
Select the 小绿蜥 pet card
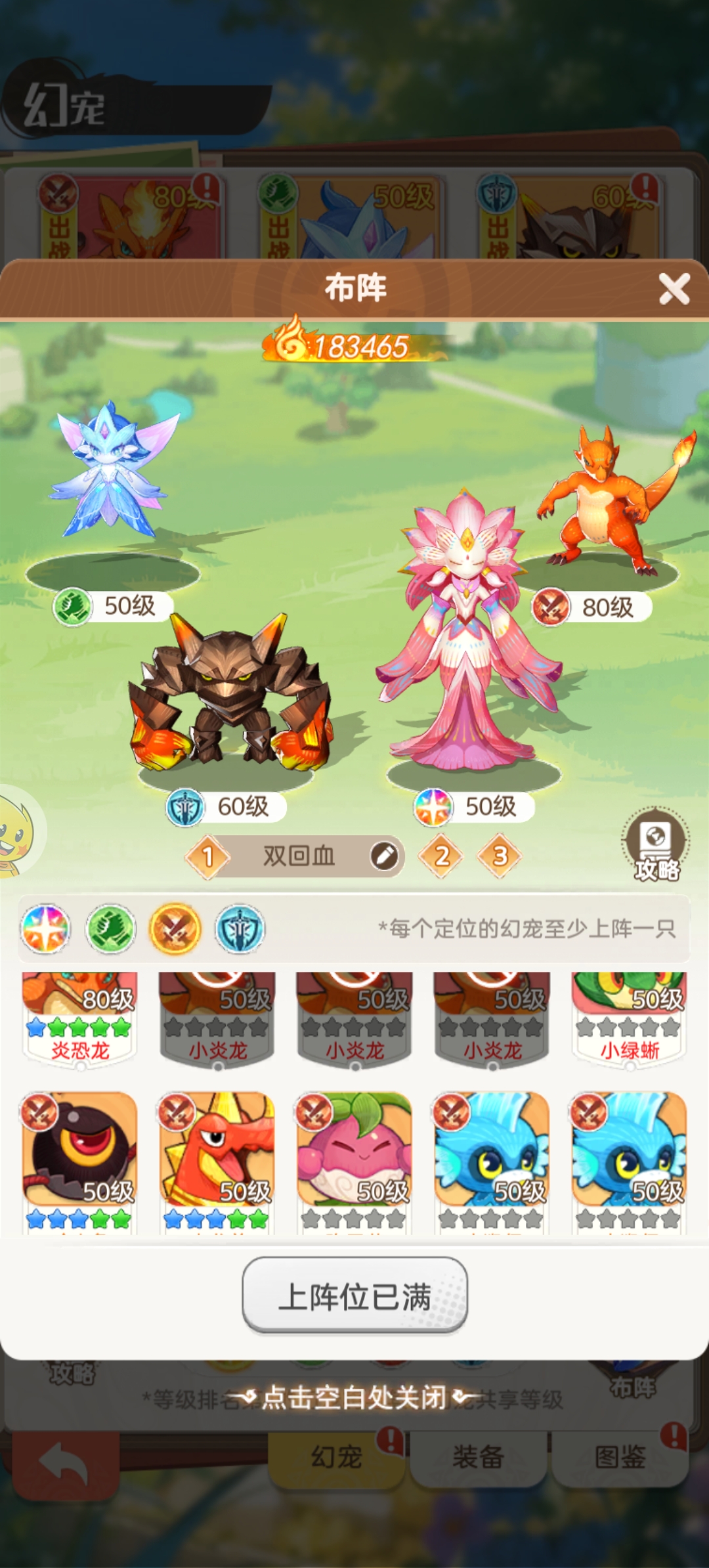click(629, 1018)
